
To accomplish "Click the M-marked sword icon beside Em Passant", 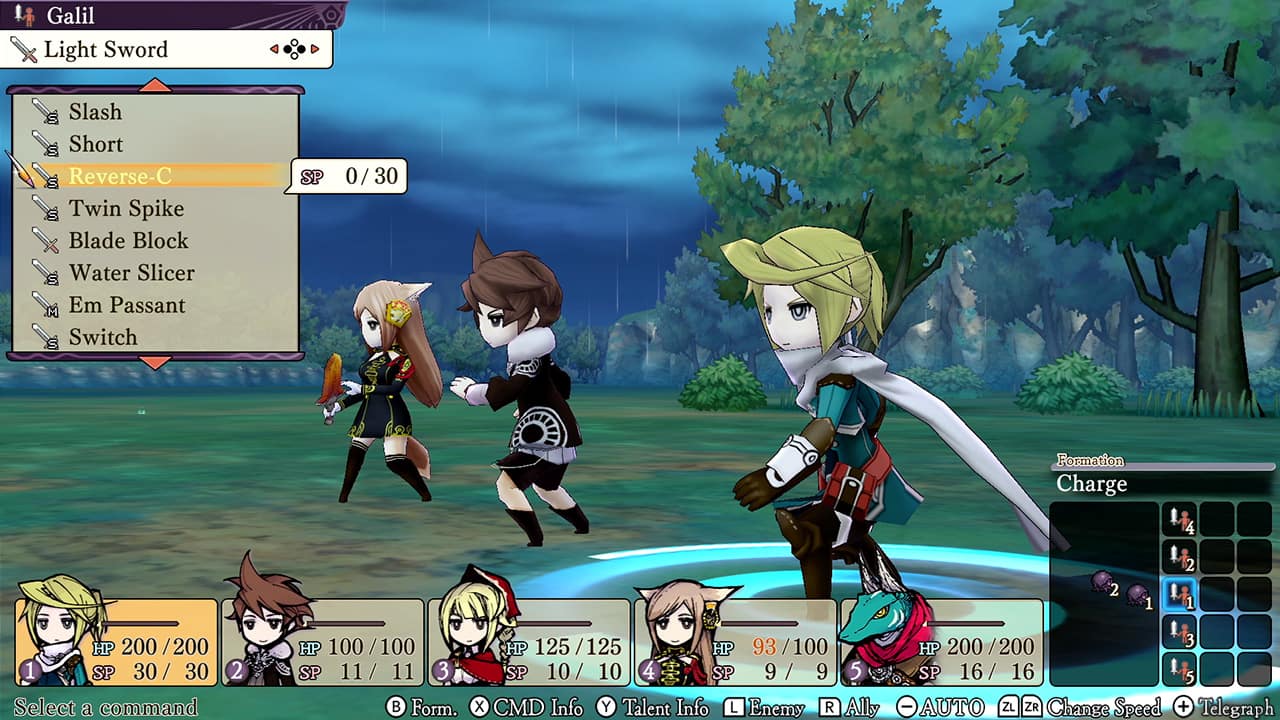I will 45,305.
